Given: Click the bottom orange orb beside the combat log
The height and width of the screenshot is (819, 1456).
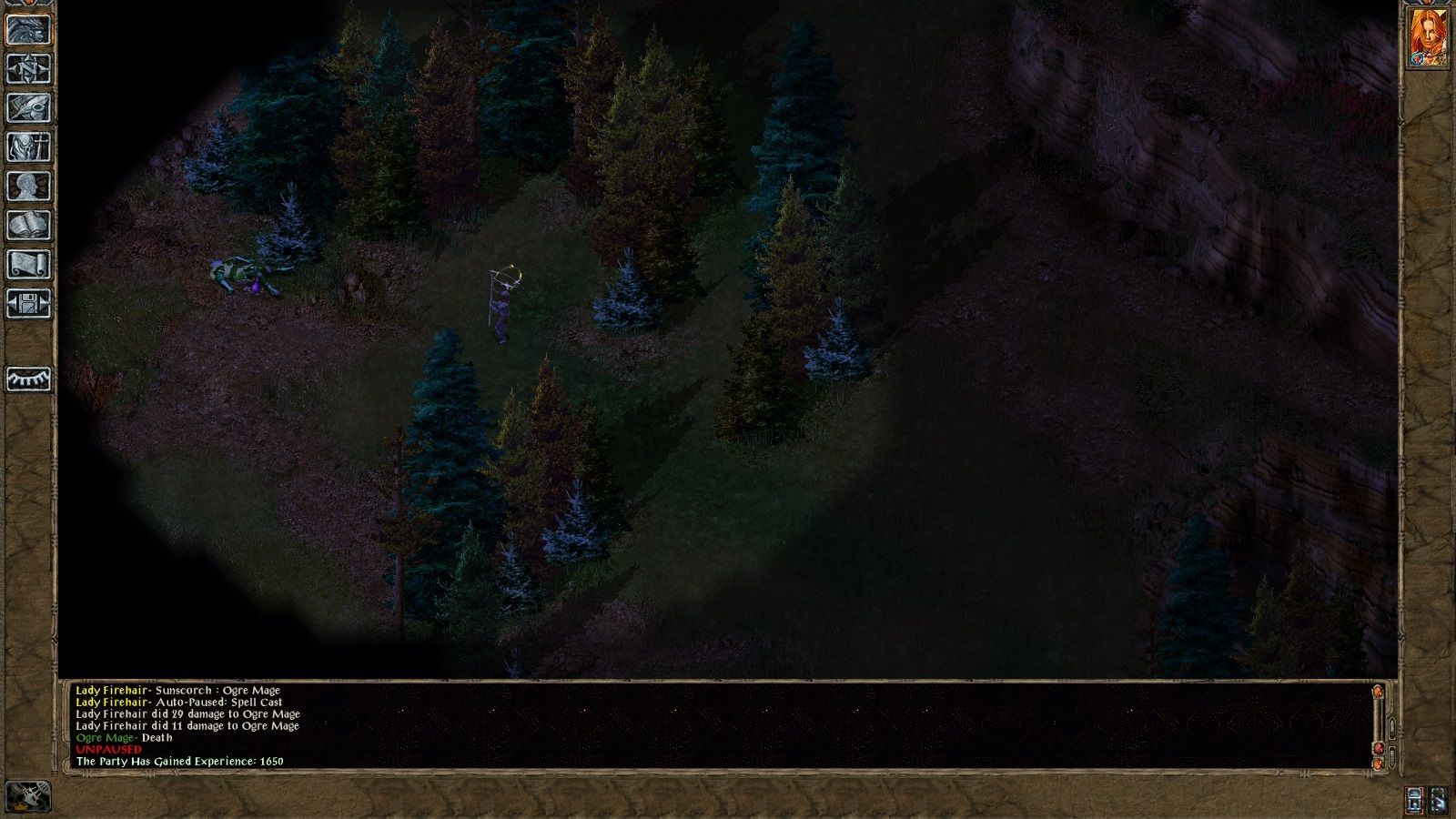Looking at the screenshot, I should point(1378,764).
